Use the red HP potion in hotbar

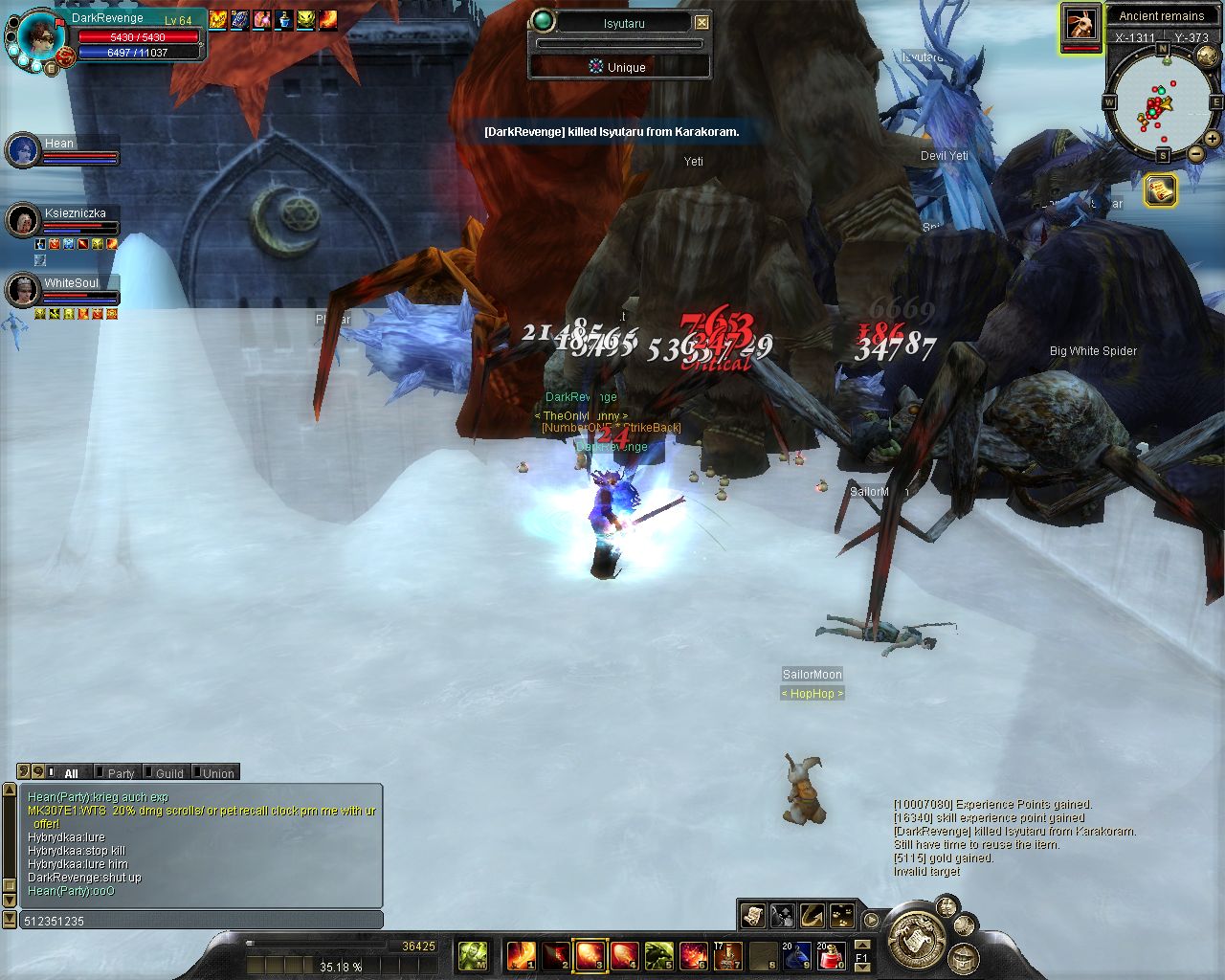830,955
